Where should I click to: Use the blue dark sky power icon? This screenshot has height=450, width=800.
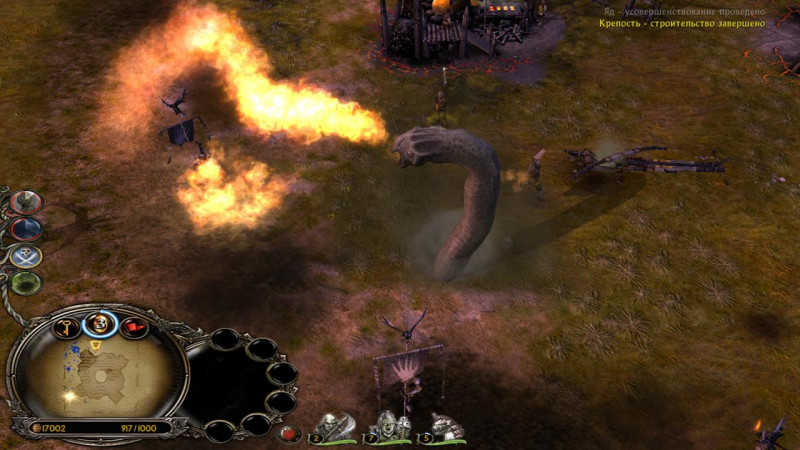[26, 228]
